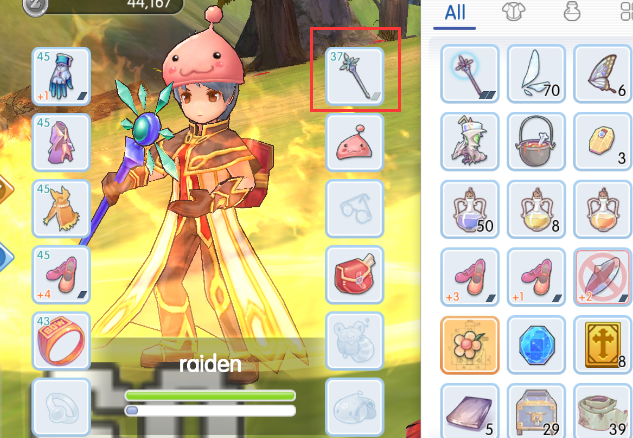Viewport: 633px width, 438px height.
Task: Select the yellow book with cross
Action: coord(604,343)
